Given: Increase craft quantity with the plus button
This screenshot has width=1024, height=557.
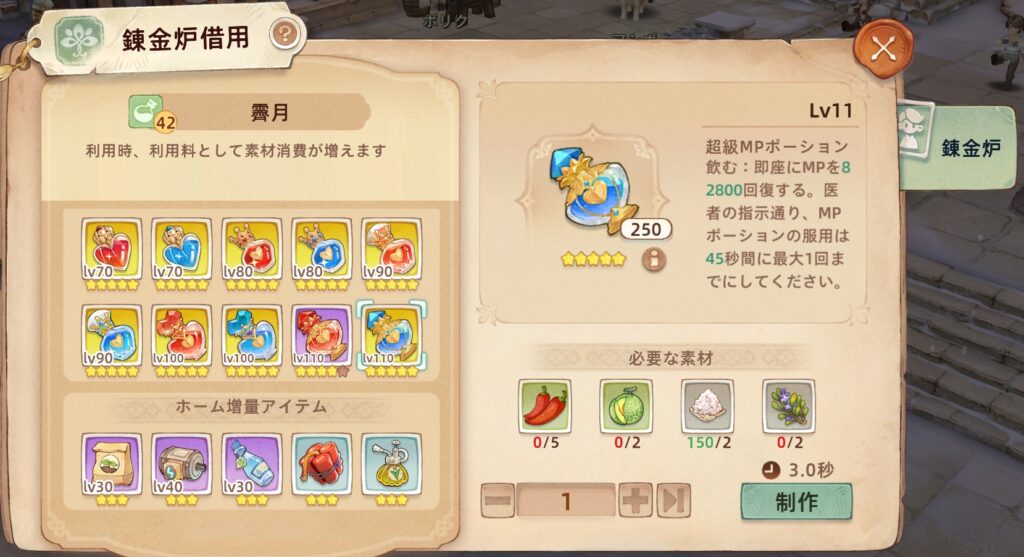Looking at the screenshot, I should pos(635,500).
